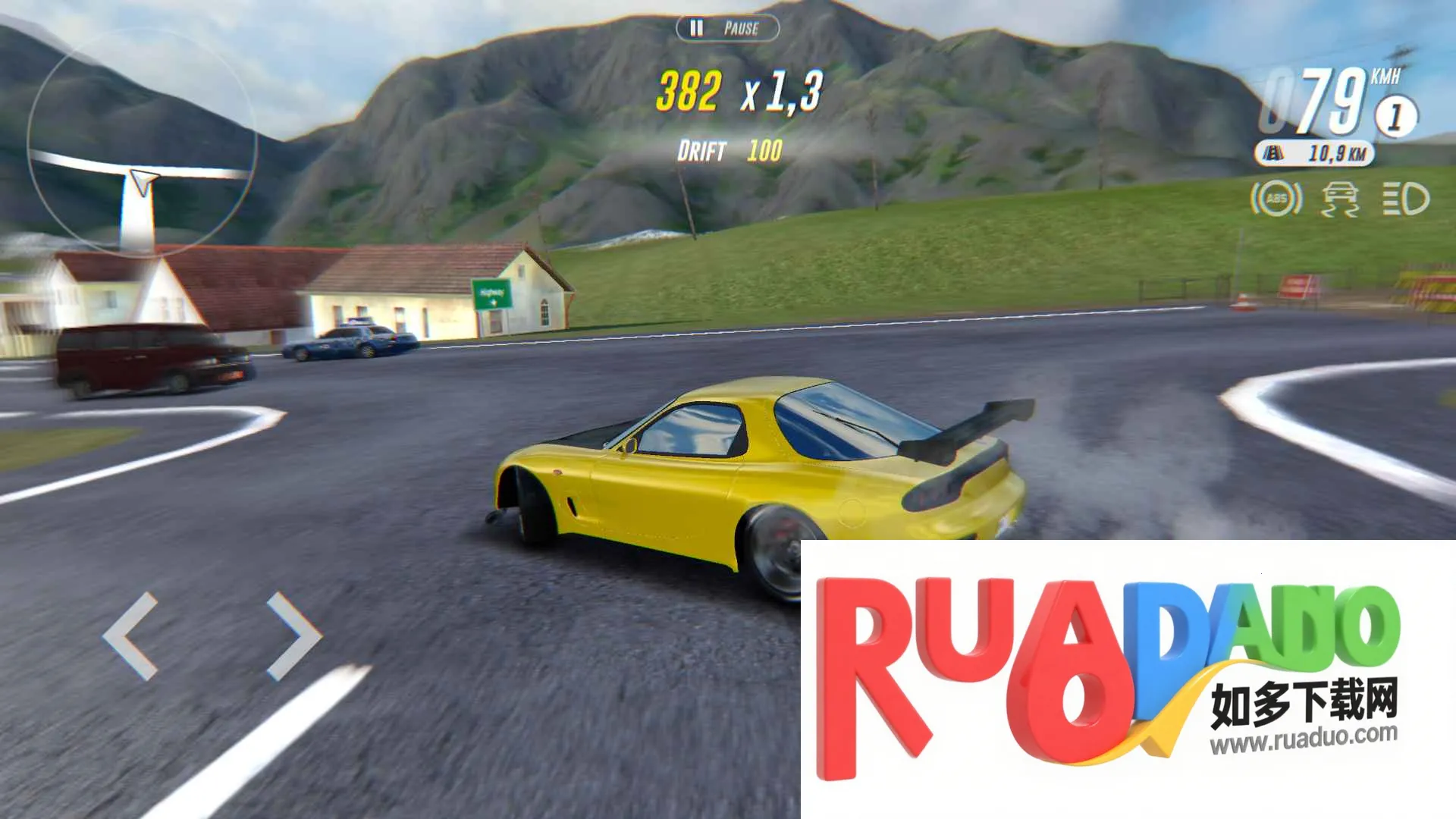
Task: Click the round gear number indicator
Action: tap(1395, 117)
